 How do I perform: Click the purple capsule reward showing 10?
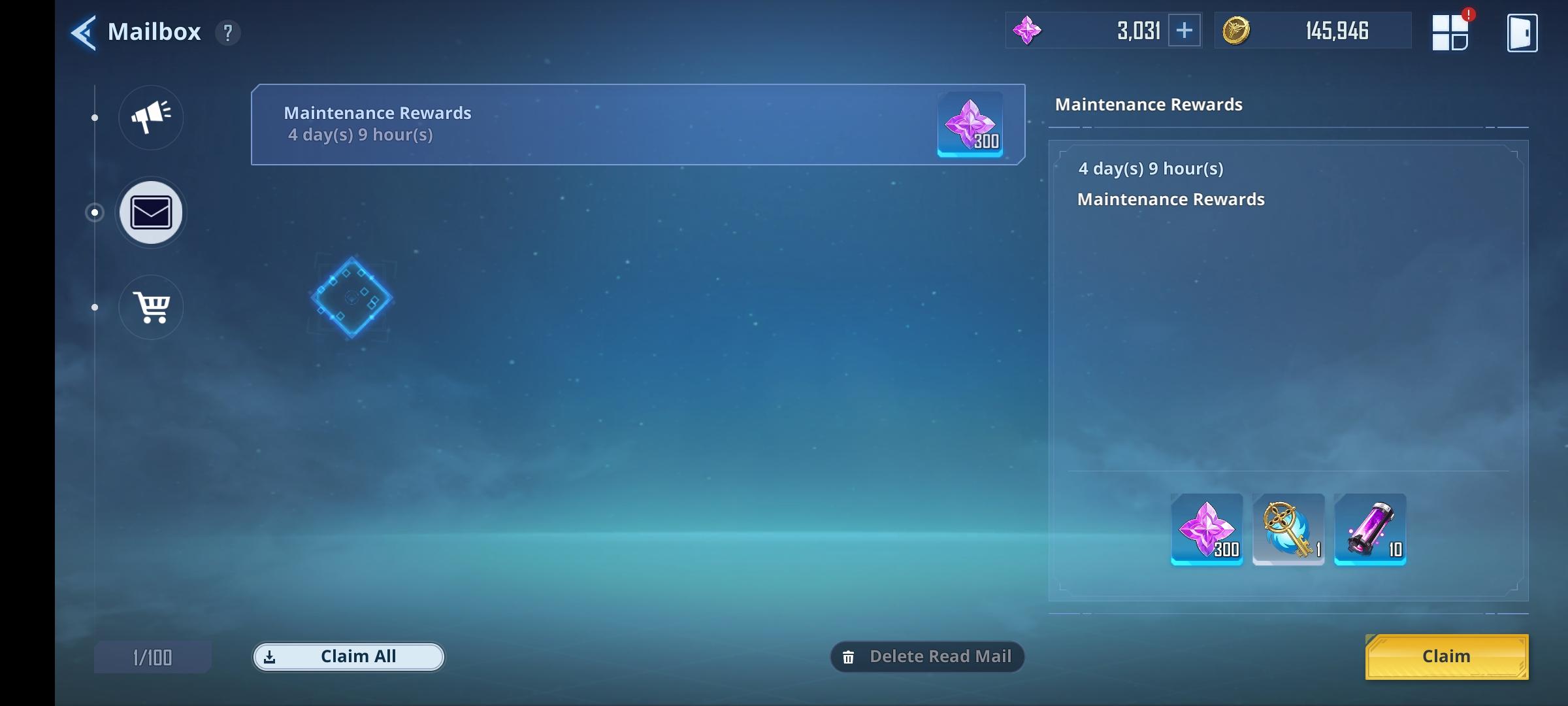(1370, 529)
